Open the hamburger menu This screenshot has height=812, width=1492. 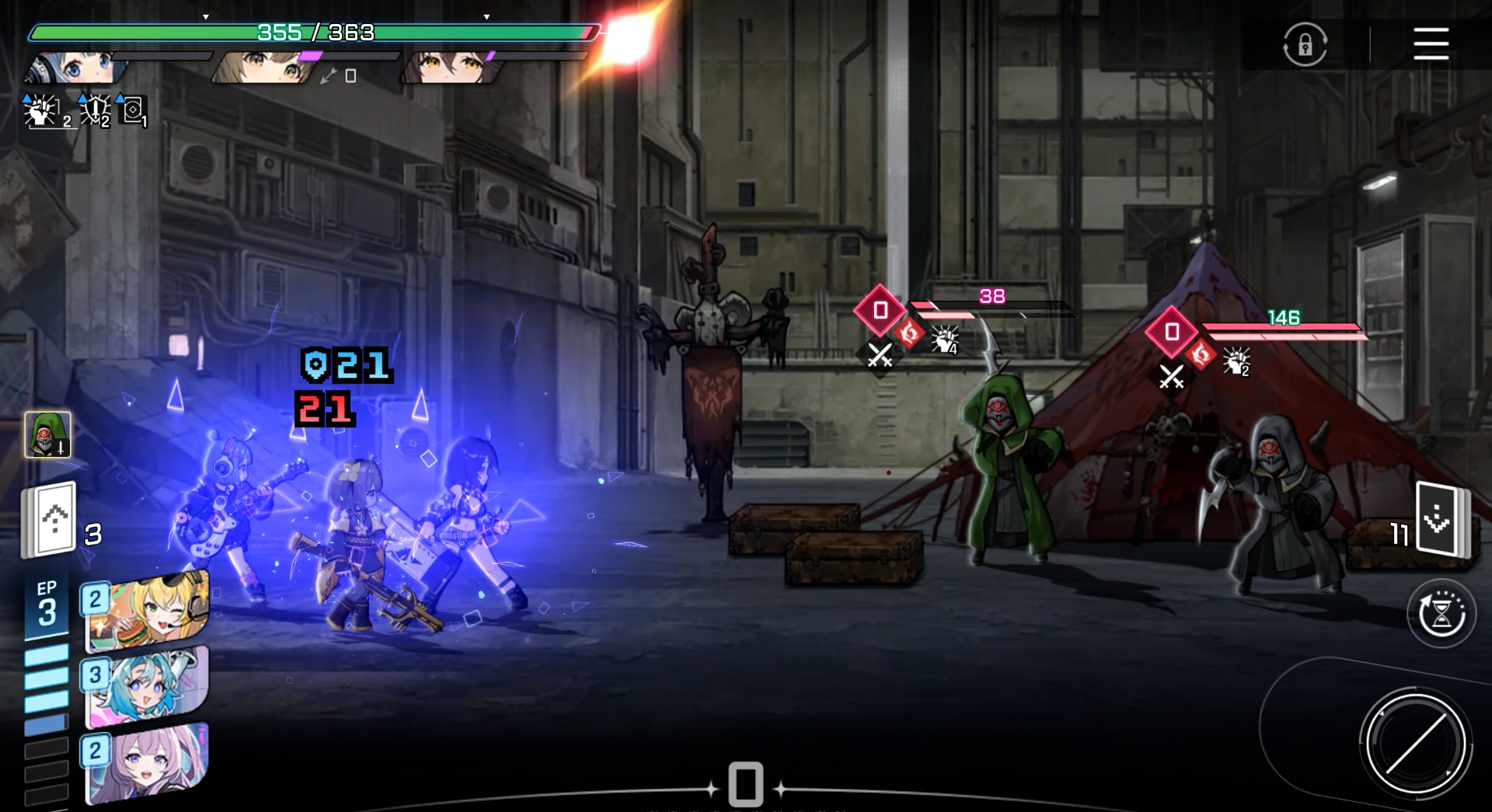[1431, 44]
